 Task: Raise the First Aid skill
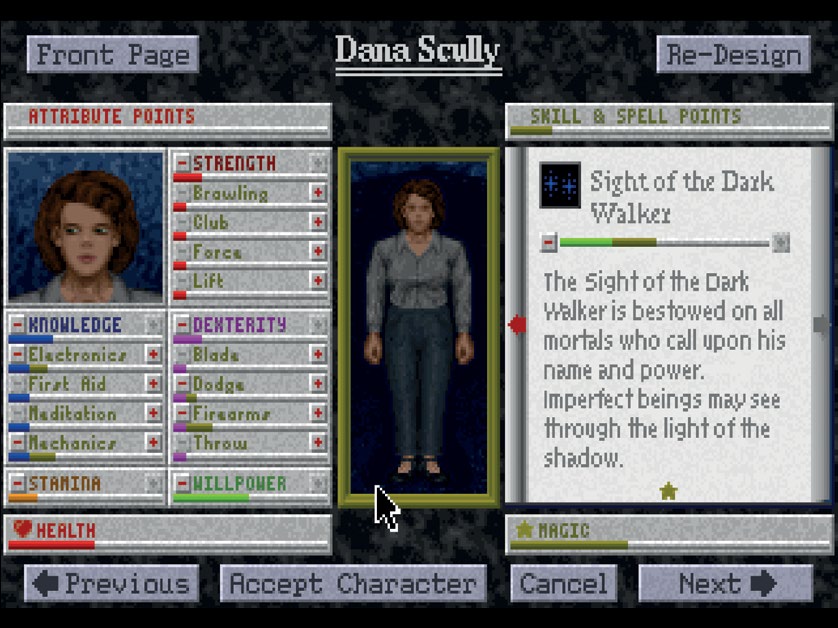point(153,384)
